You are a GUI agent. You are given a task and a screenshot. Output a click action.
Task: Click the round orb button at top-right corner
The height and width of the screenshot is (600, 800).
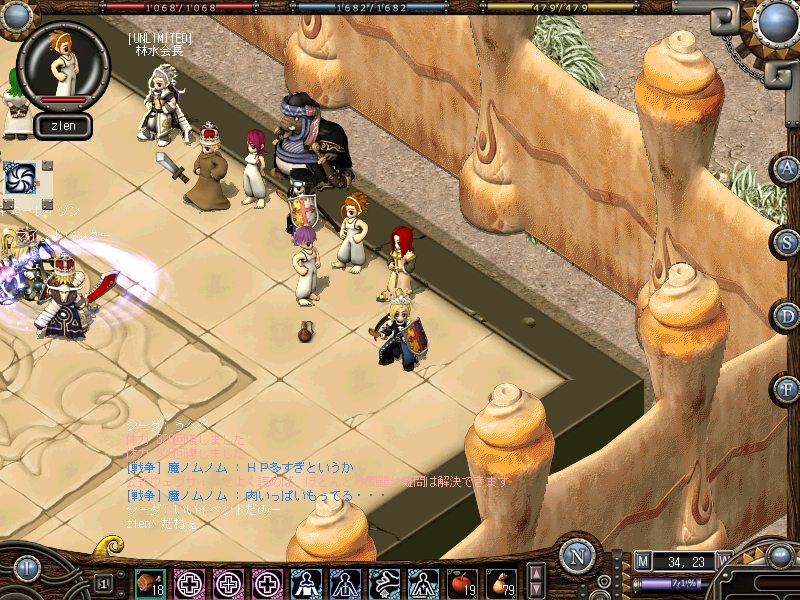[x=776, y=22]
